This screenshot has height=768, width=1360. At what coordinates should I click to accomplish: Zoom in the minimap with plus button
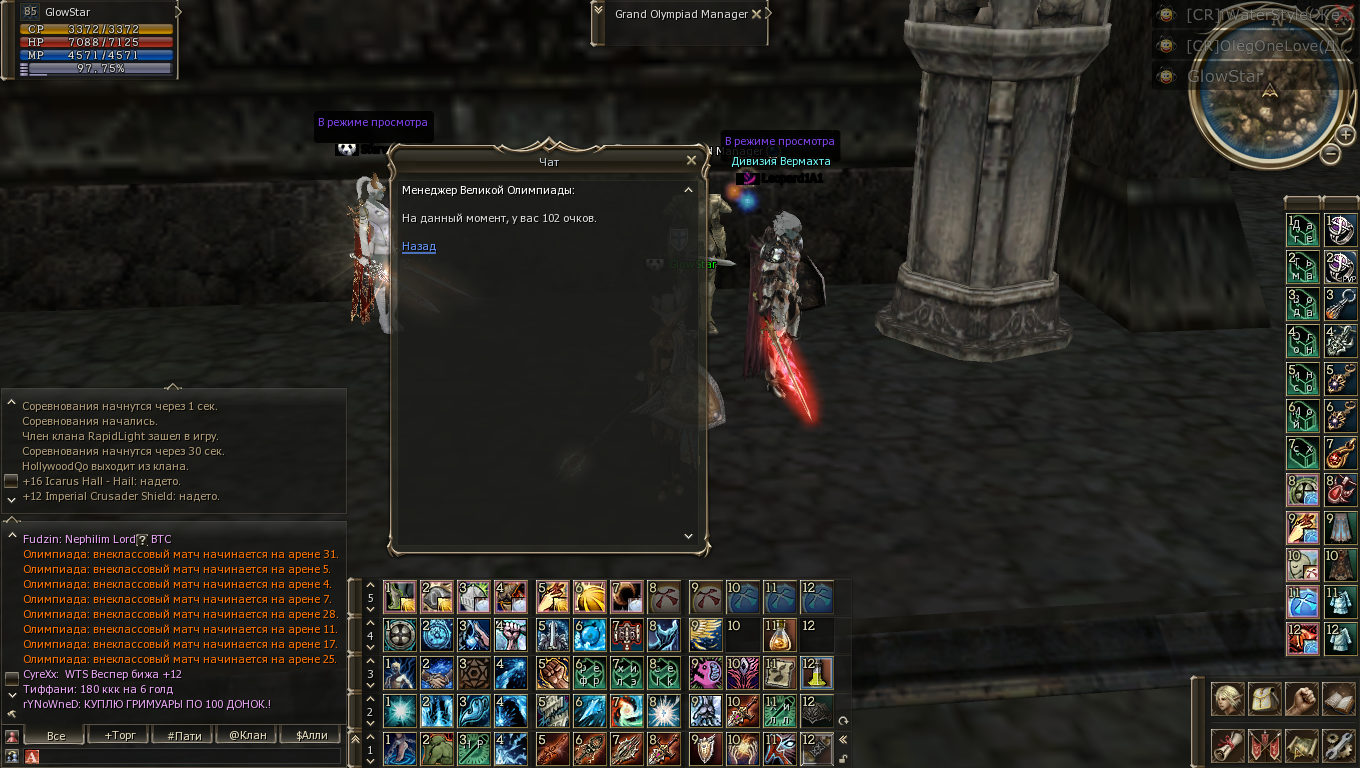pos(1346,135)
